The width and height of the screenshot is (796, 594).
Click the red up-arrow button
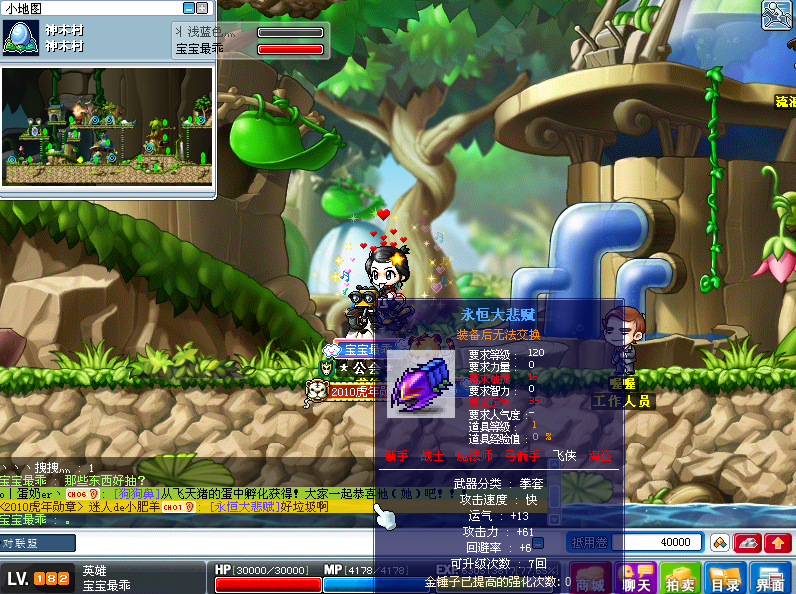[777, 543]
